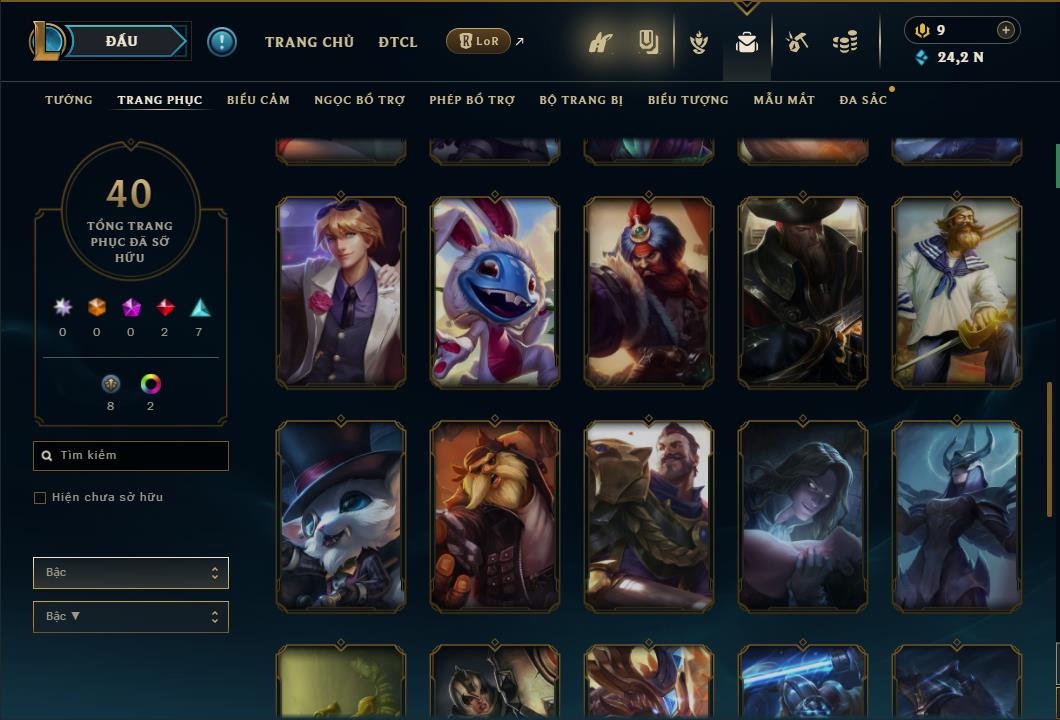This screenshot has height=720, width=1060.
Task: Switch to the ĐA SẮC tab
Action: coord(863,100)
